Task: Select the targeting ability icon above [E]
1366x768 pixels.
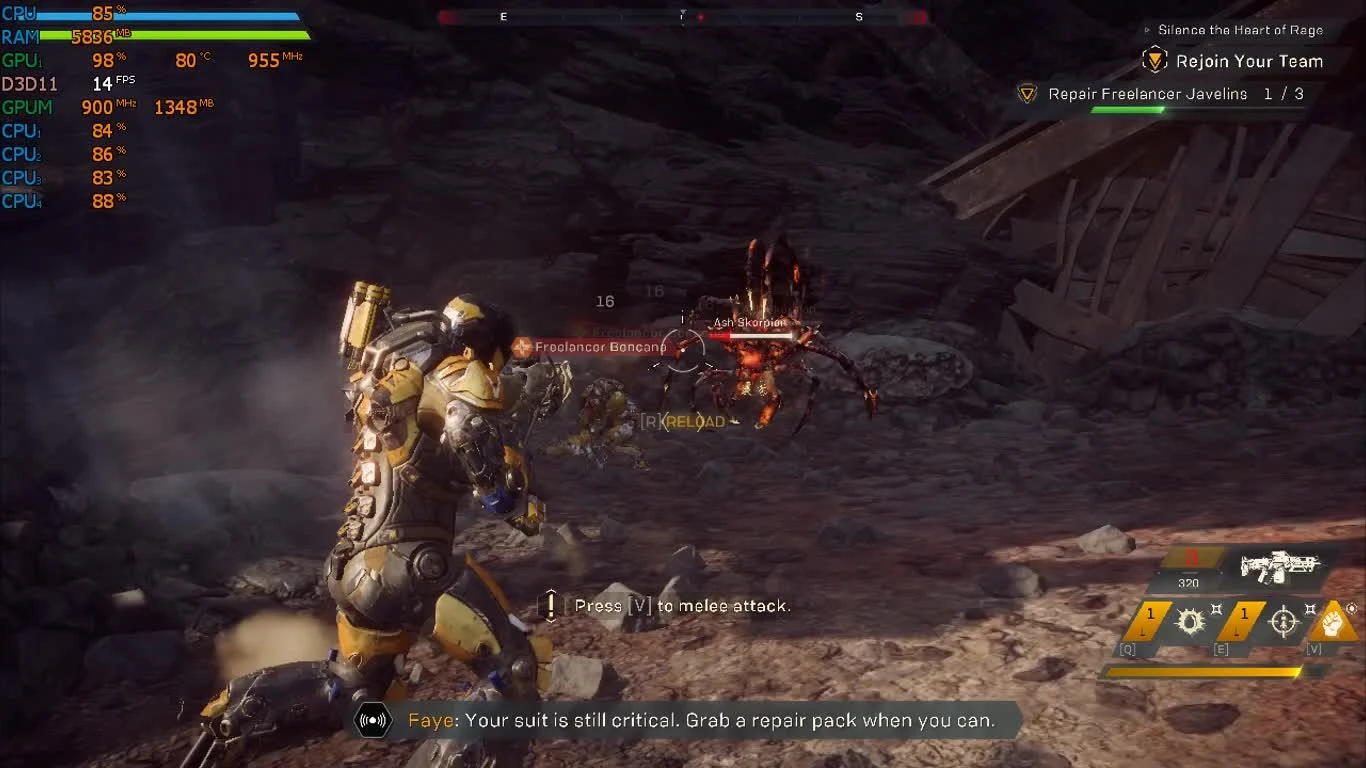Action: pos(1283,623)
